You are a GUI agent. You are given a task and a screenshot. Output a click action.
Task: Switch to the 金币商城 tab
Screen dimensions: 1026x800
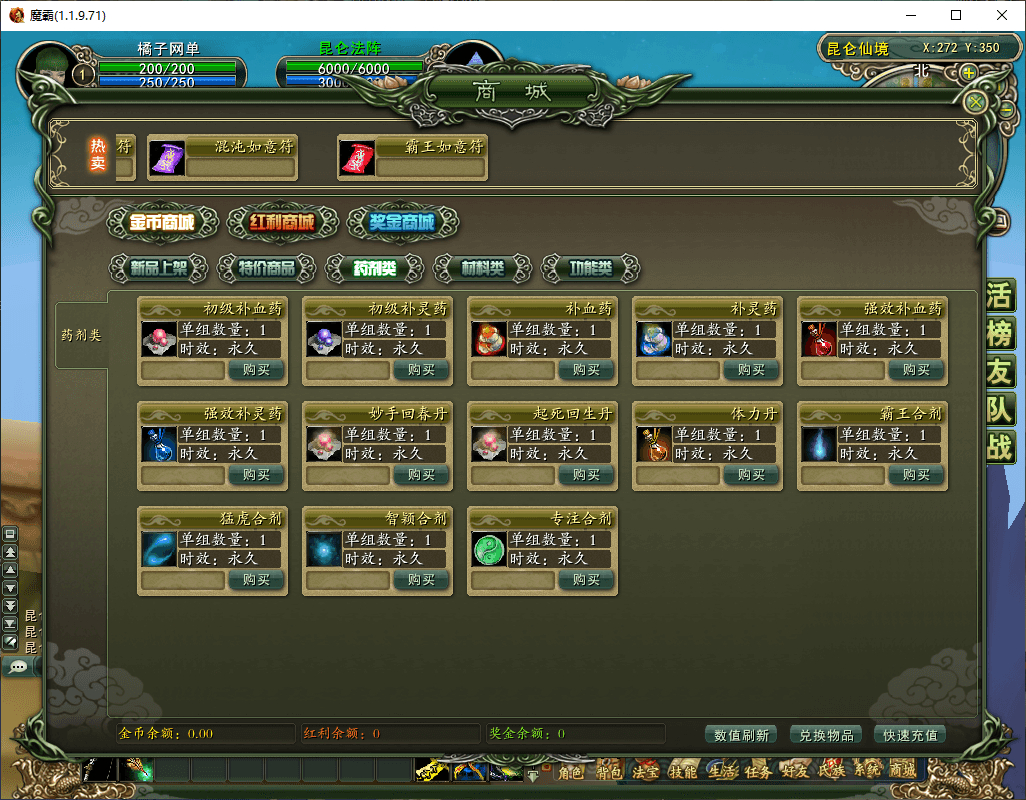[161, 222]
